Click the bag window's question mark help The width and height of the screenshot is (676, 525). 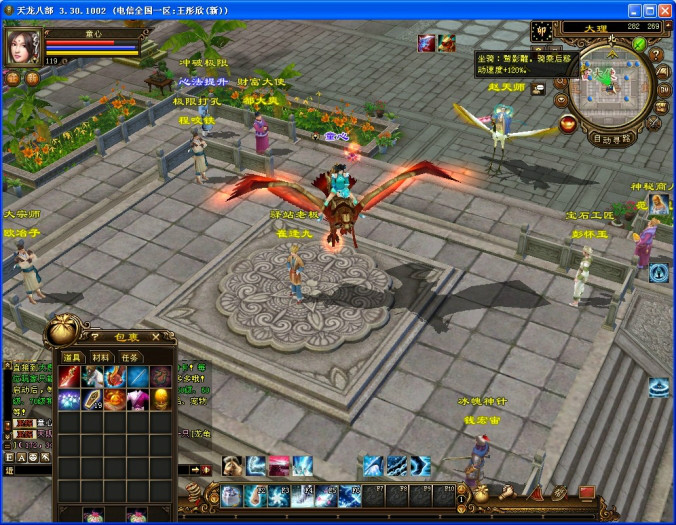[x=94, y=337]
